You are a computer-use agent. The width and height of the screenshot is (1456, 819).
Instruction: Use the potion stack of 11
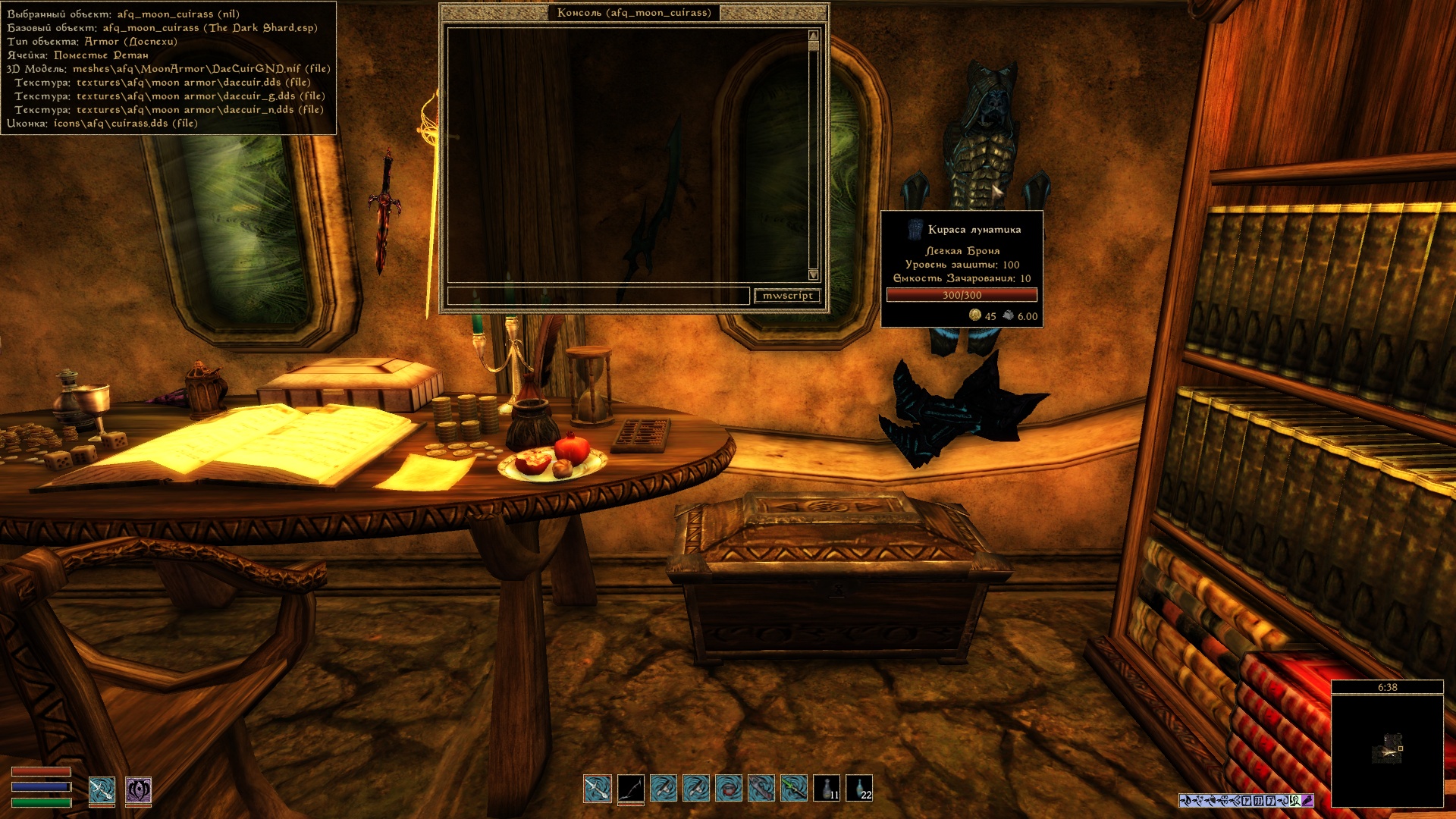click(827, 789)
